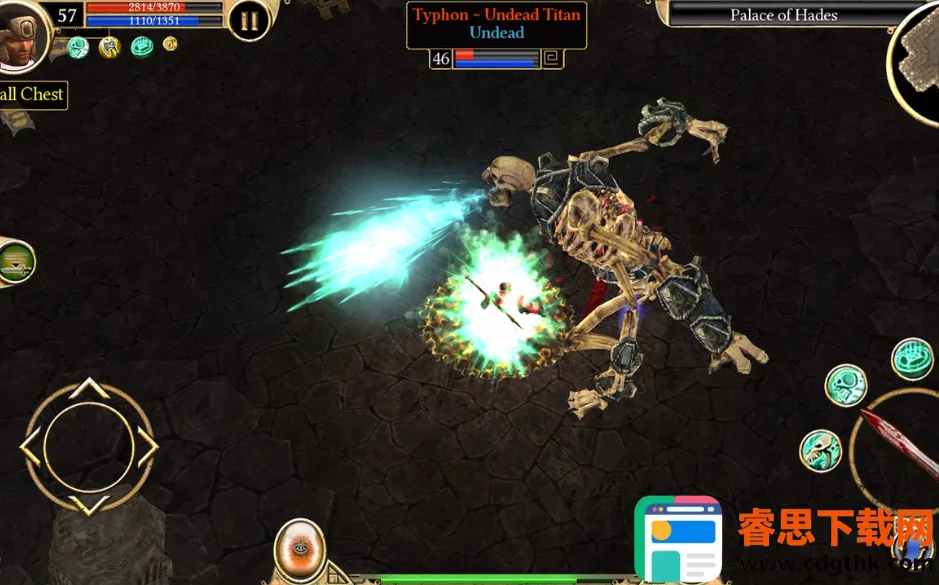This screenshot has width=939, height=585.
Task: Pause the game with the pillar button
Action: tap(248, 19)
